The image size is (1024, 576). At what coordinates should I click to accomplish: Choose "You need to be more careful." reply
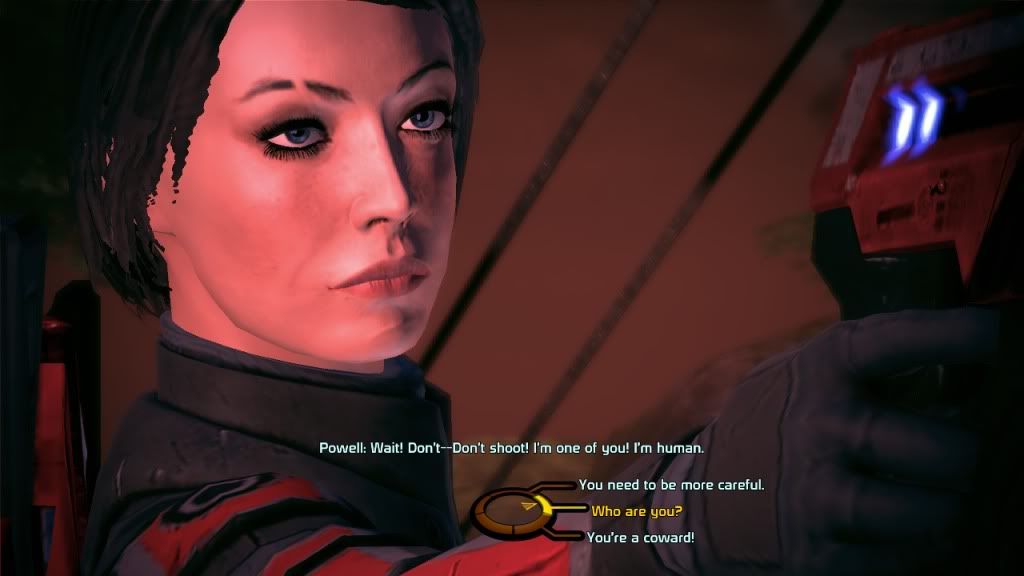click(x=671, y=485)
